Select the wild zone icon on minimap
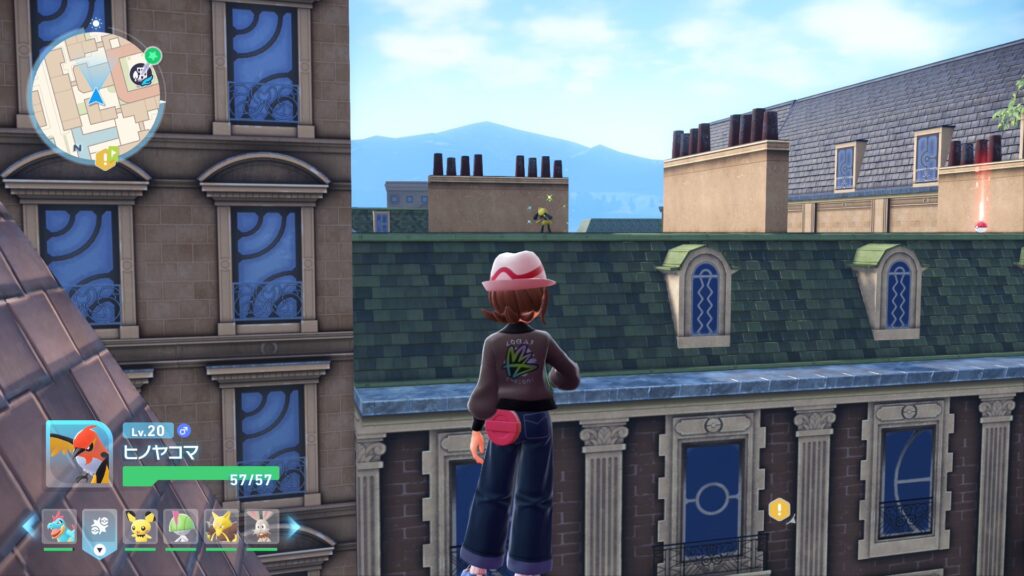This screenshot has height=576, width=1024. pyautogui.click(x=142, y=74)
